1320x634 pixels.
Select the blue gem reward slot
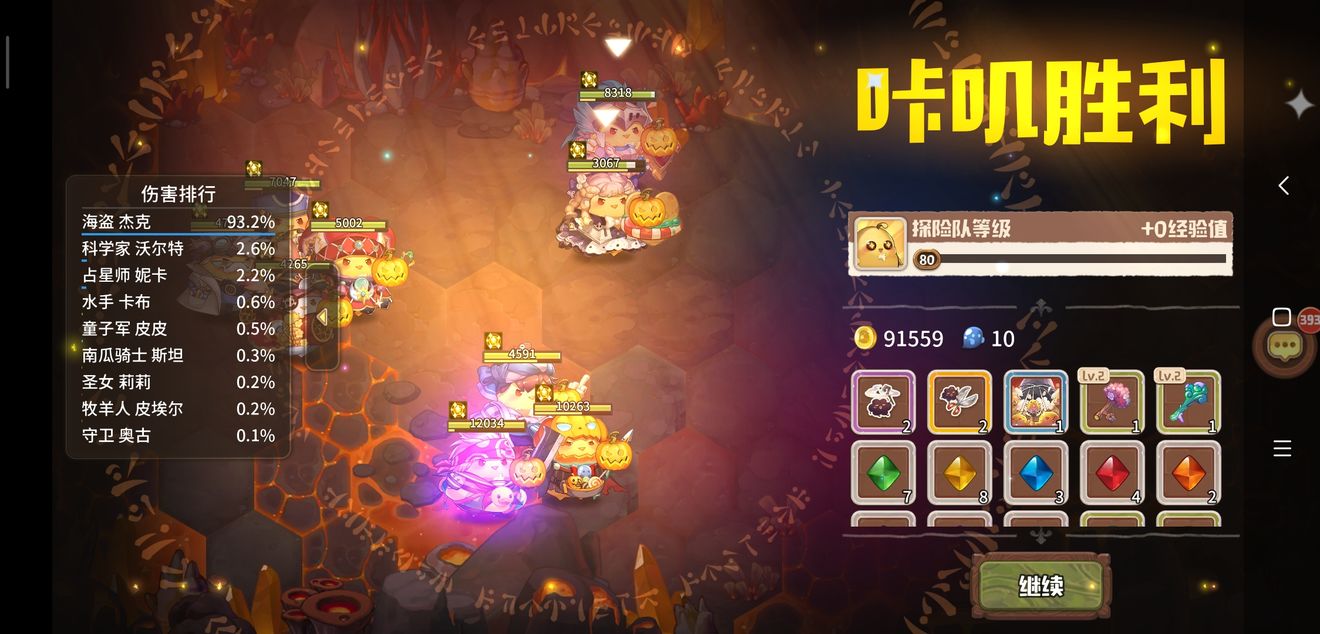pos(1035,472)
